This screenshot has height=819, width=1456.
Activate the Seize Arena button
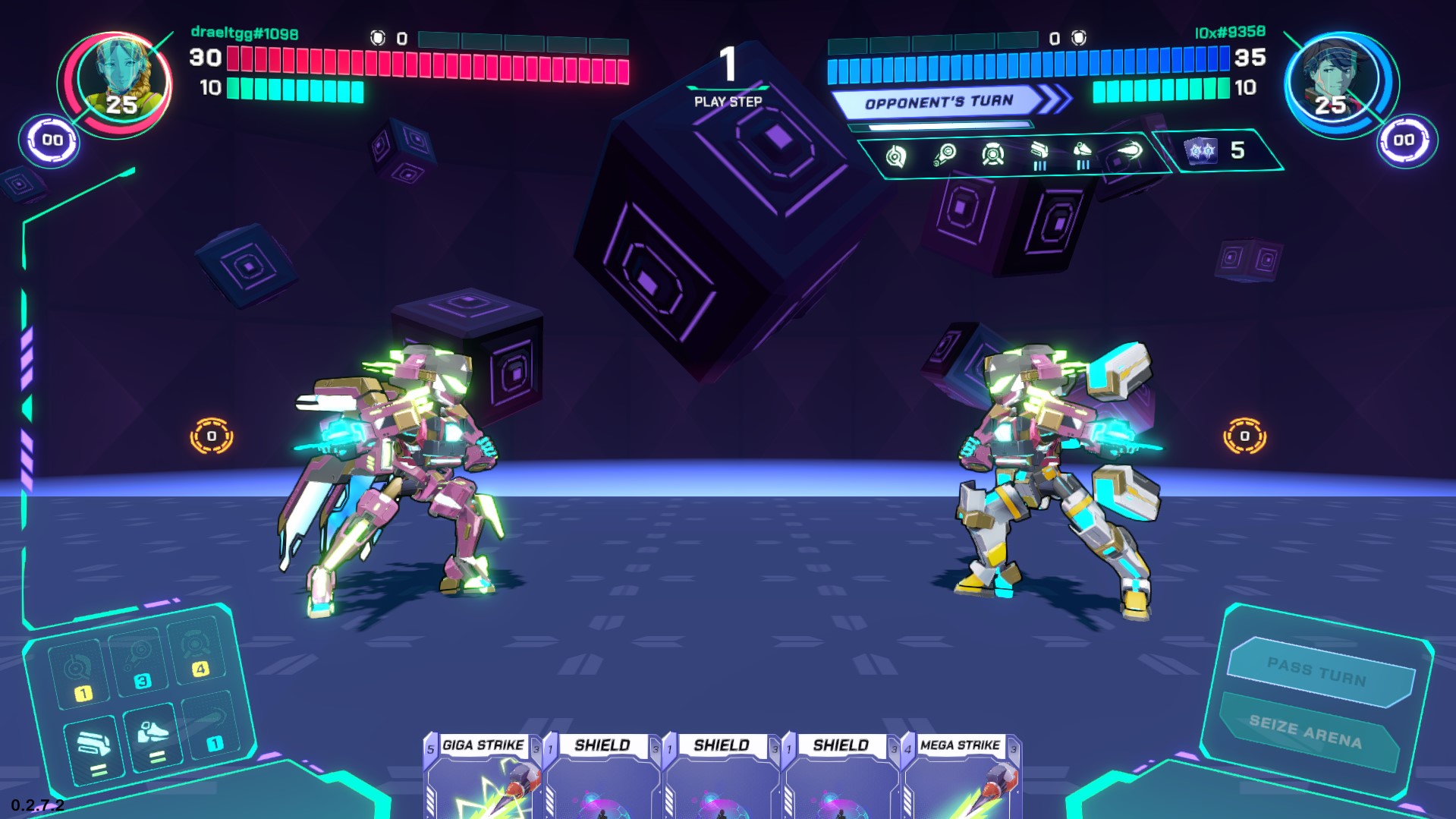tap(1307, 731)
